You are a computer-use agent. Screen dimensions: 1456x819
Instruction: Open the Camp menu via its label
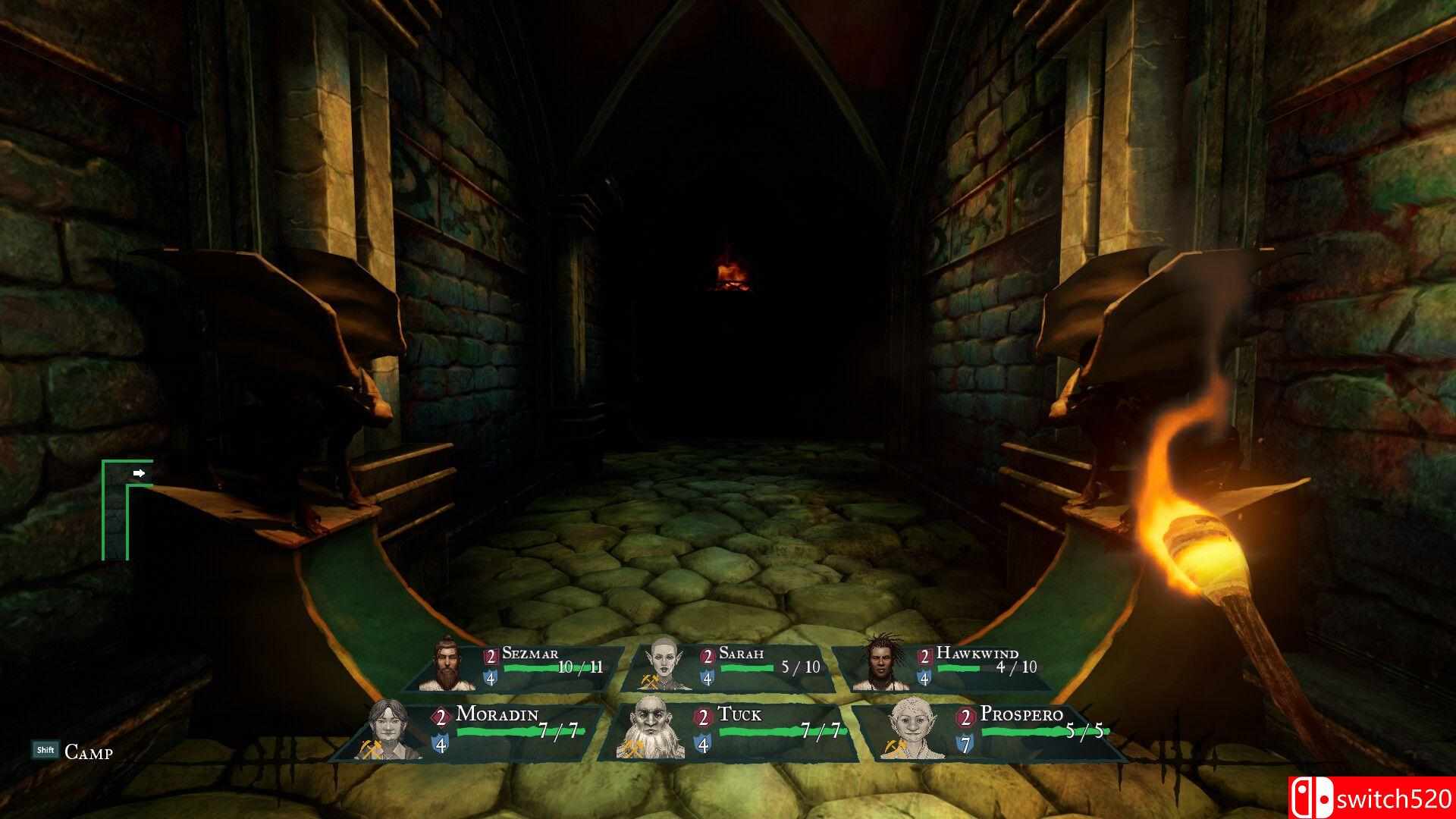[88, 752]
